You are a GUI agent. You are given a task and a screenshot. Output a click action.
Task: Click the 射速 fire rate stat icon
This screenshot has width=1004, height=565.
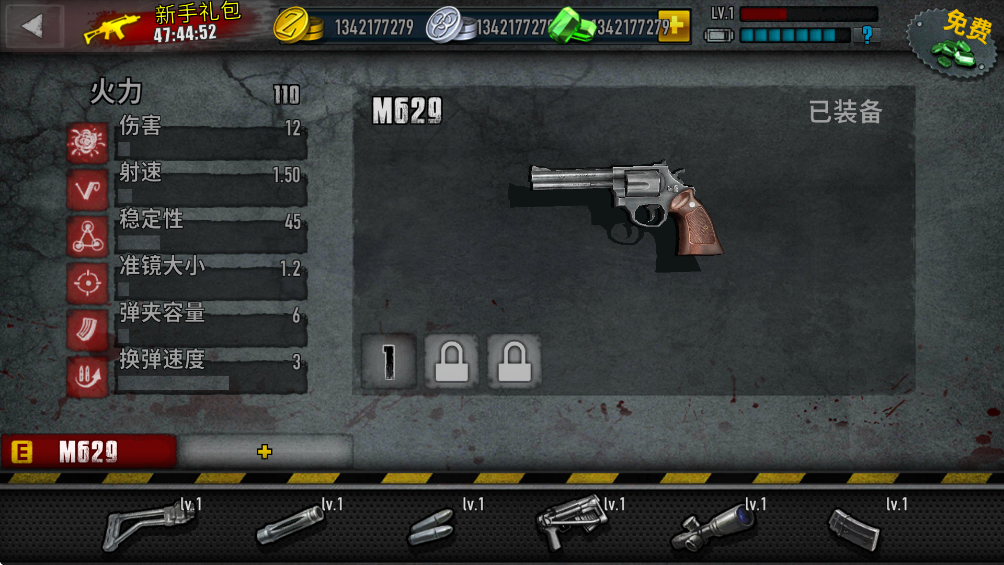[x=87, y=189]
